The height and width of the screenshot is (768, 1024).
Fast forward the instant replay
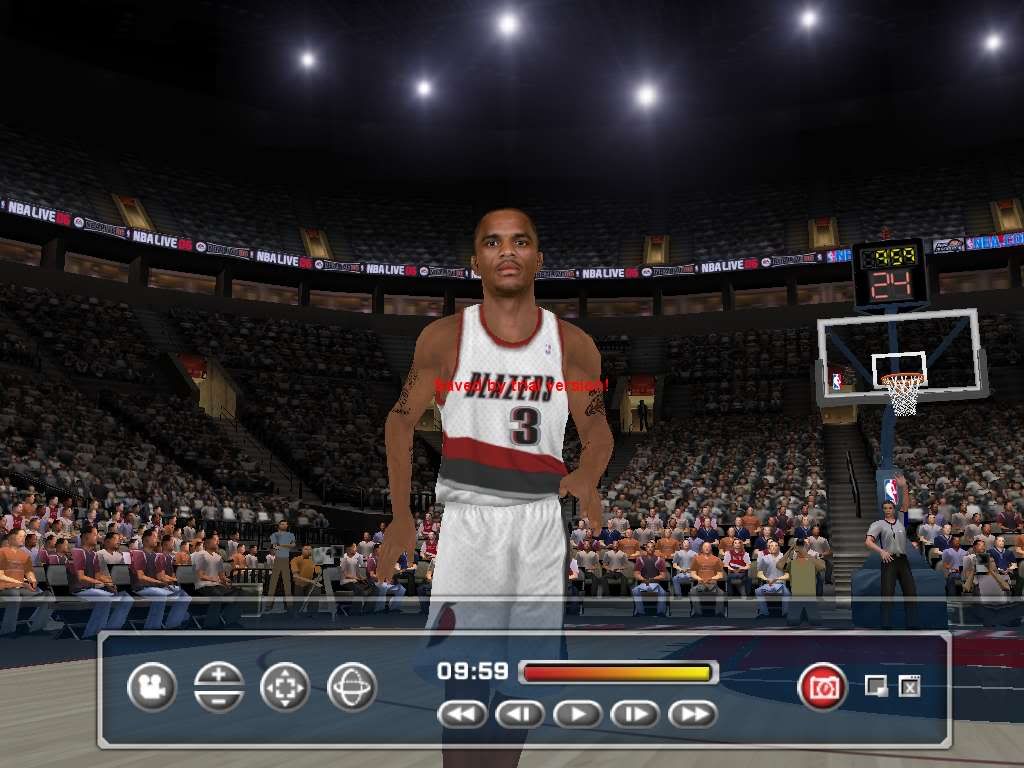coord(692,714)
